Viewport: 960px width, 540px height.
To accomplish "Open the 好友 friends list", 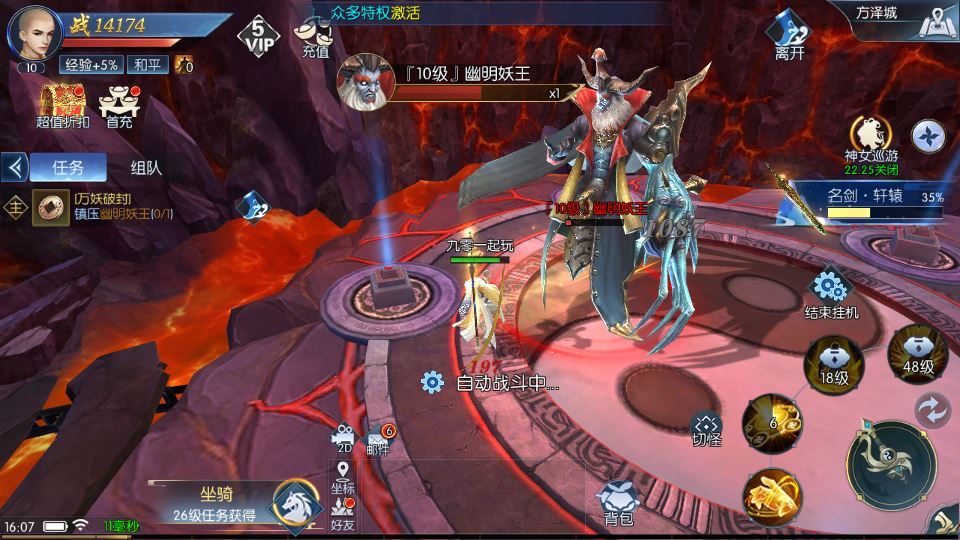I will pyautogui.click(x=343, y=514).
